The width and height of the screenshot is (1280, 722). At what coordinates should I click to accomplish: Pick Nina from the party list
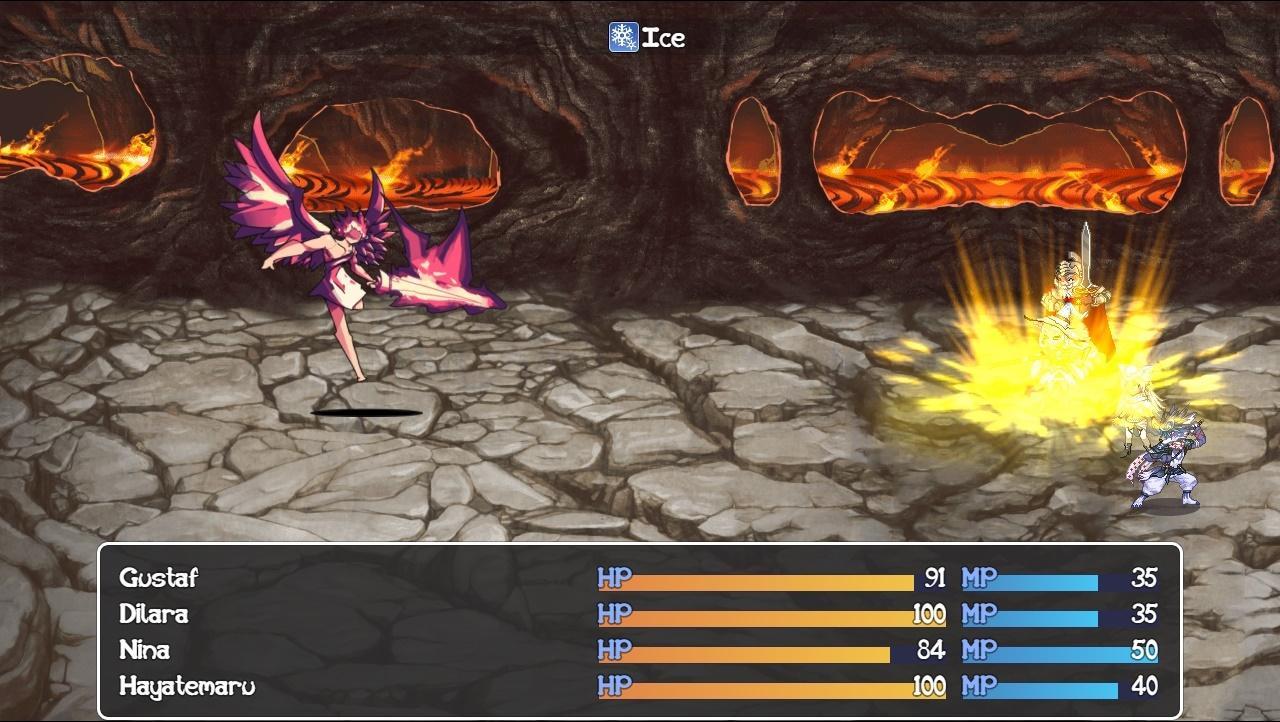pyautogui.click(x=145, y=650)
